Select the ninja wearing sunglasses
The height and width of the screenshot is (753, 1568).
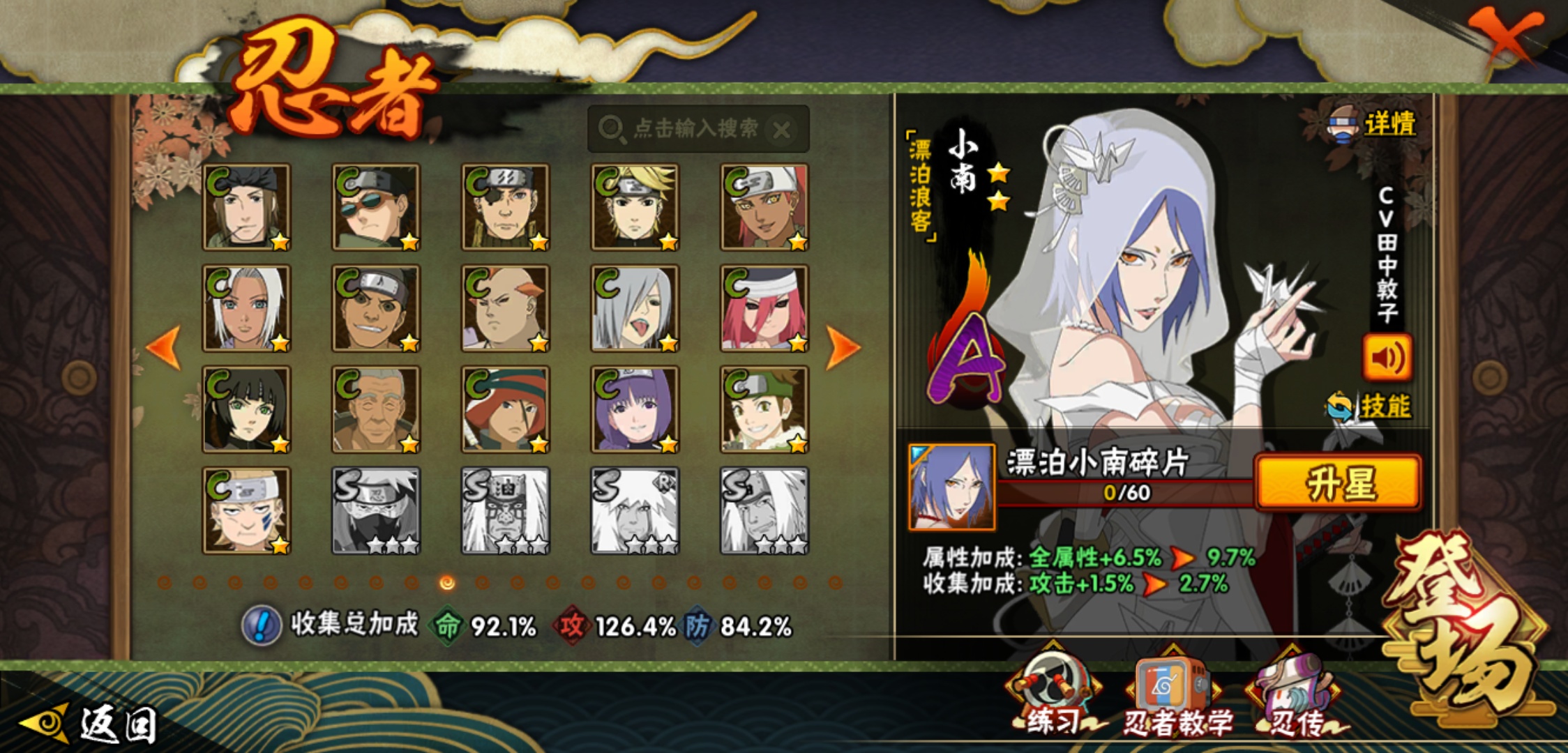pos(376,207)
